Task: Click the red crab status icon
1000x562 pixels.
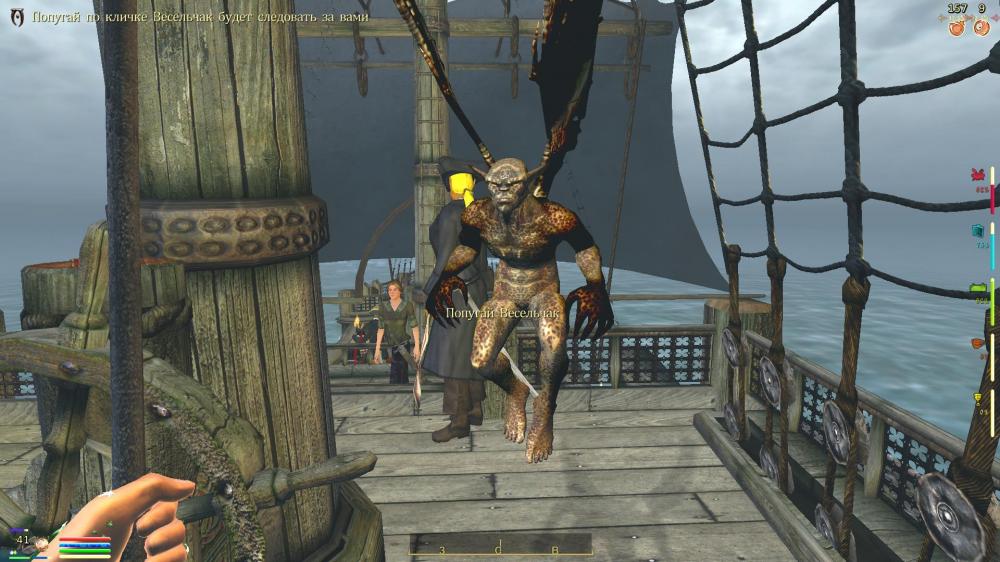Action: pyautogui.click(x=978, y=175)
